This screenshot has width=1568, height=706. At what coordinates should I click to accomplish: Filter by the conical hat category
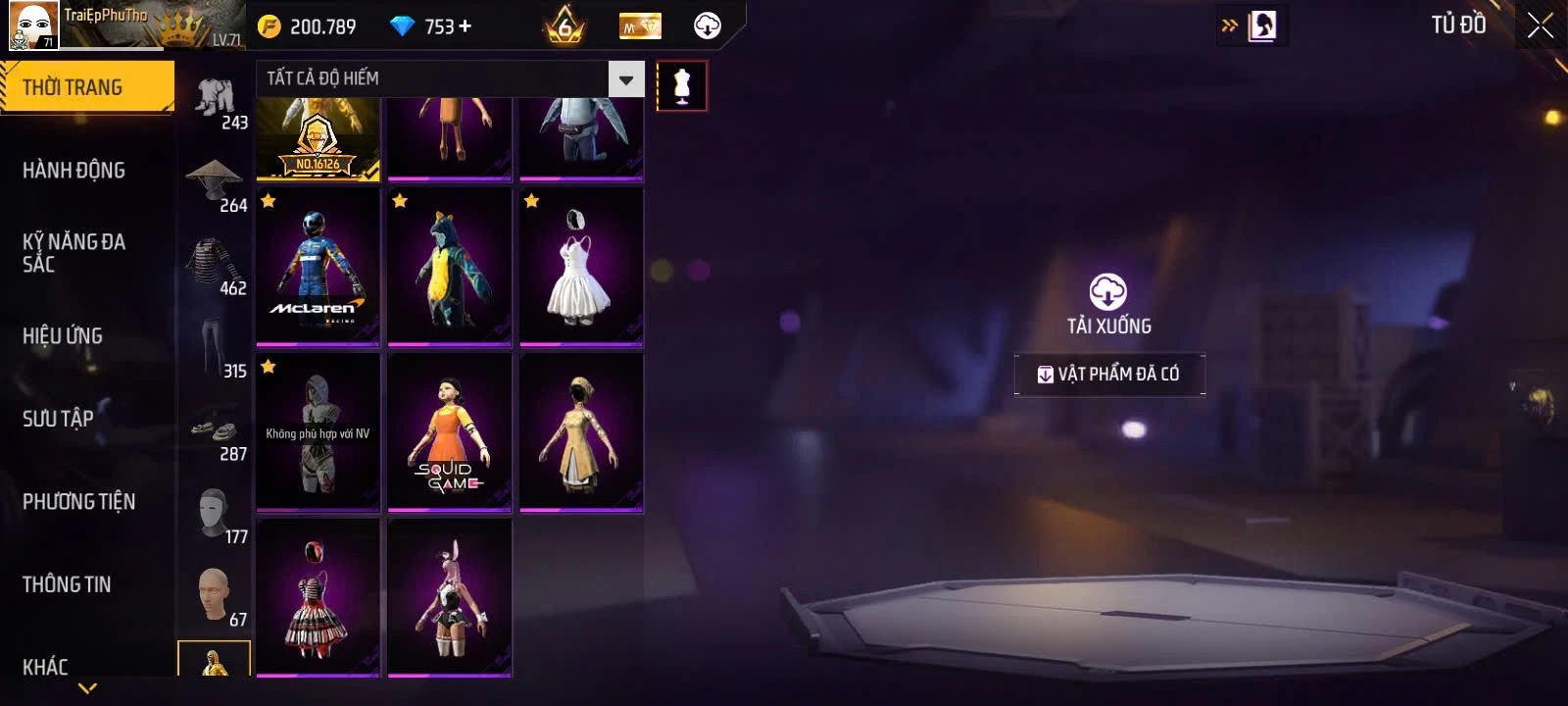216,181
